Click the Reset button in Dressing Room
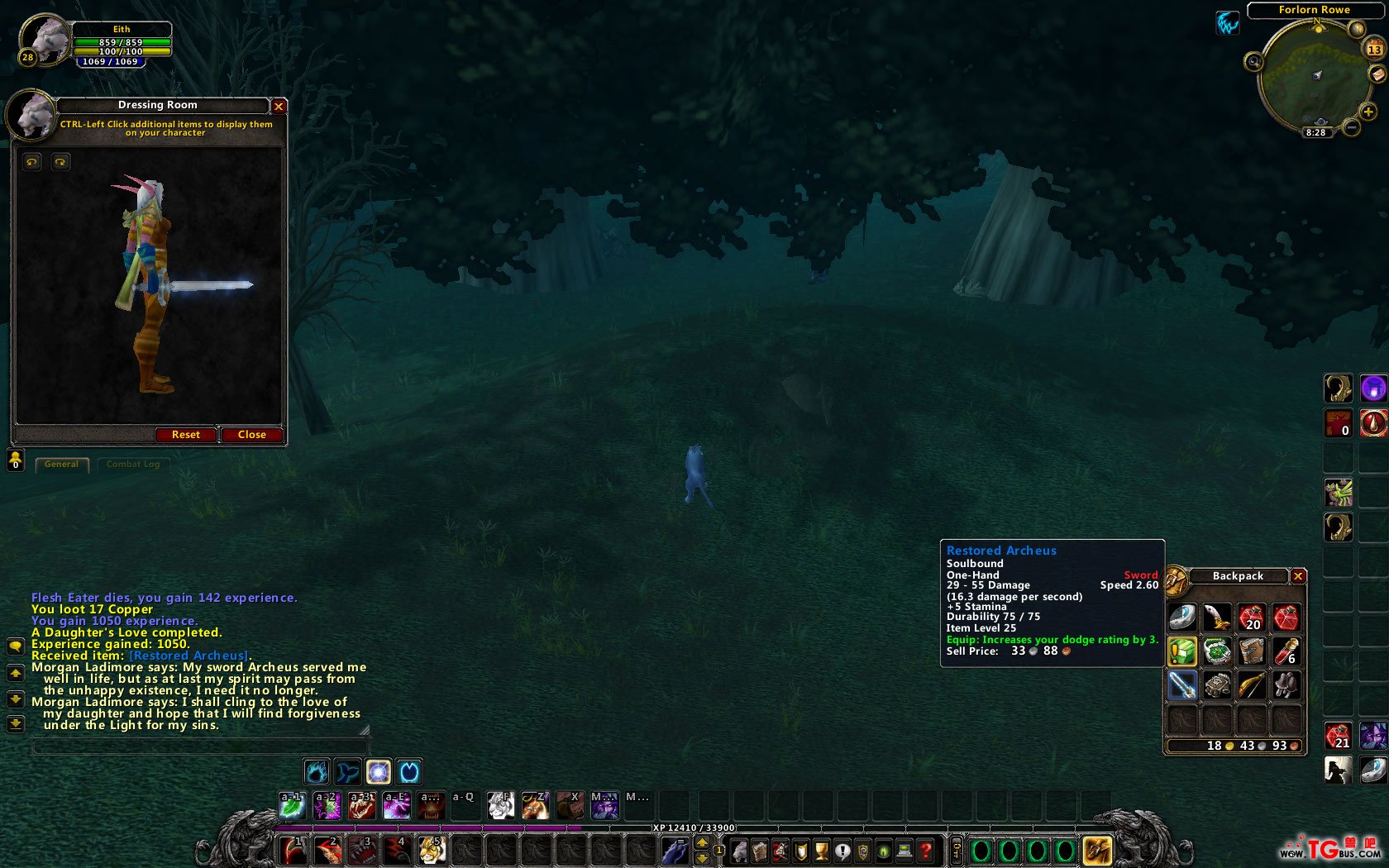The width and height of the screenshot is (1389, 868). click(186, 435)
